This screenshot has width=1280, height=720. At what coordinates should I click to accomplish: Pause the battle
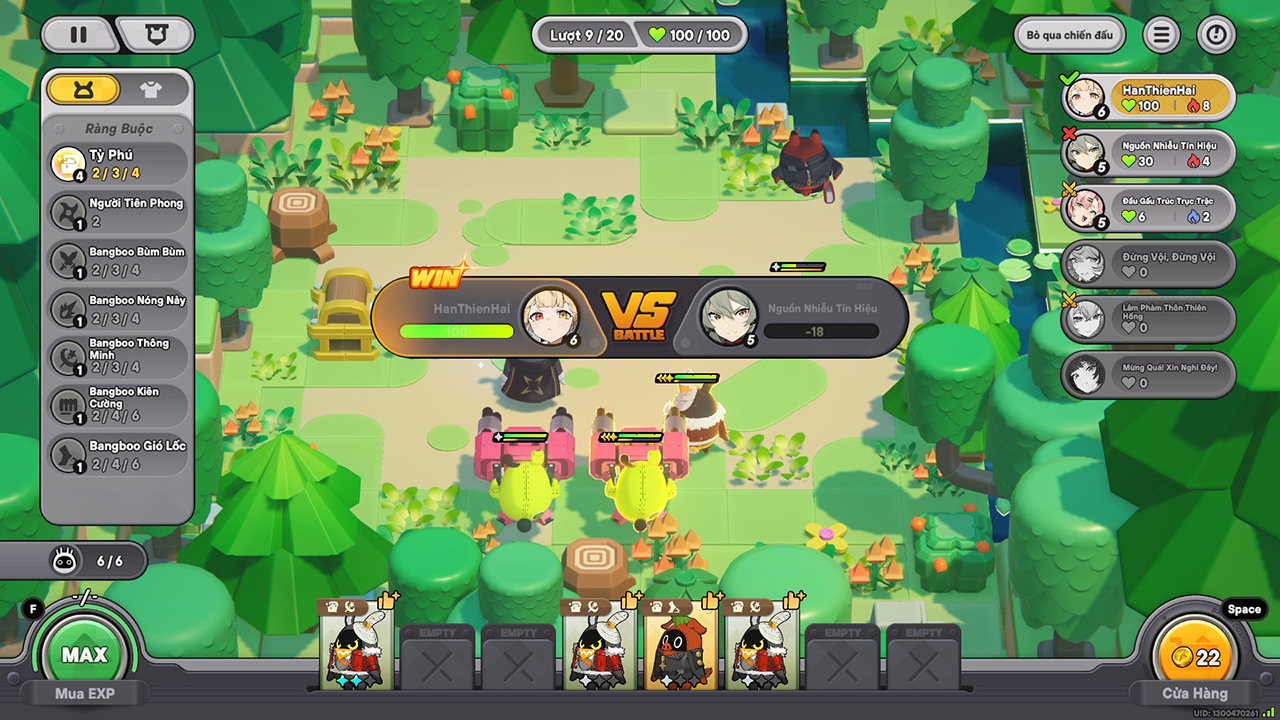(78, 35)
